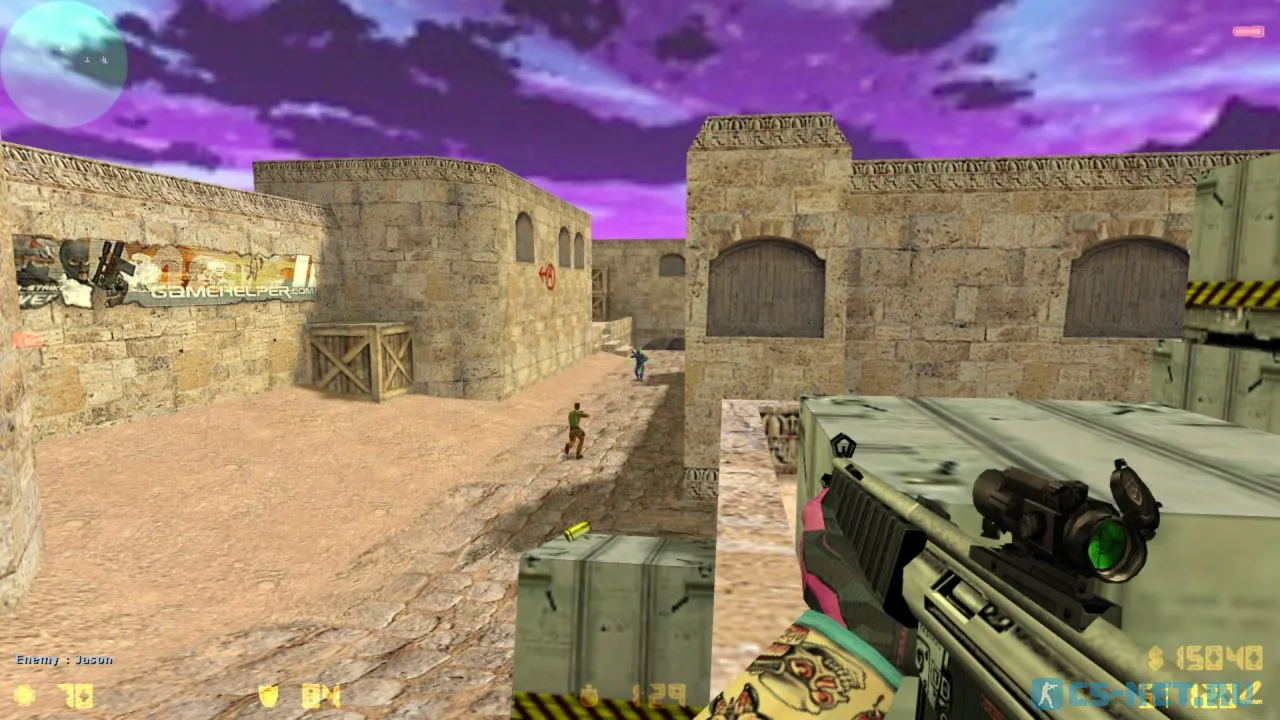The width and height of the screenshot is (1280, 720).
Task: Toggle the pink marker in the sky
Action: 1249,31
